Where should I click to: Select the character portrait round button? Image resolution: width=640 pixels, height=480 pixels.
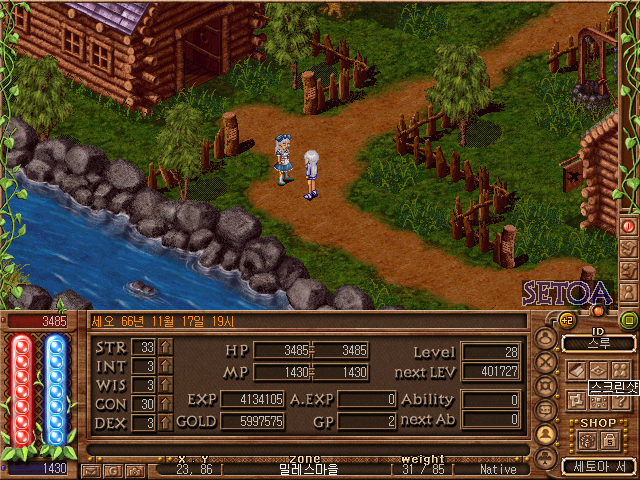click(546, 339)
